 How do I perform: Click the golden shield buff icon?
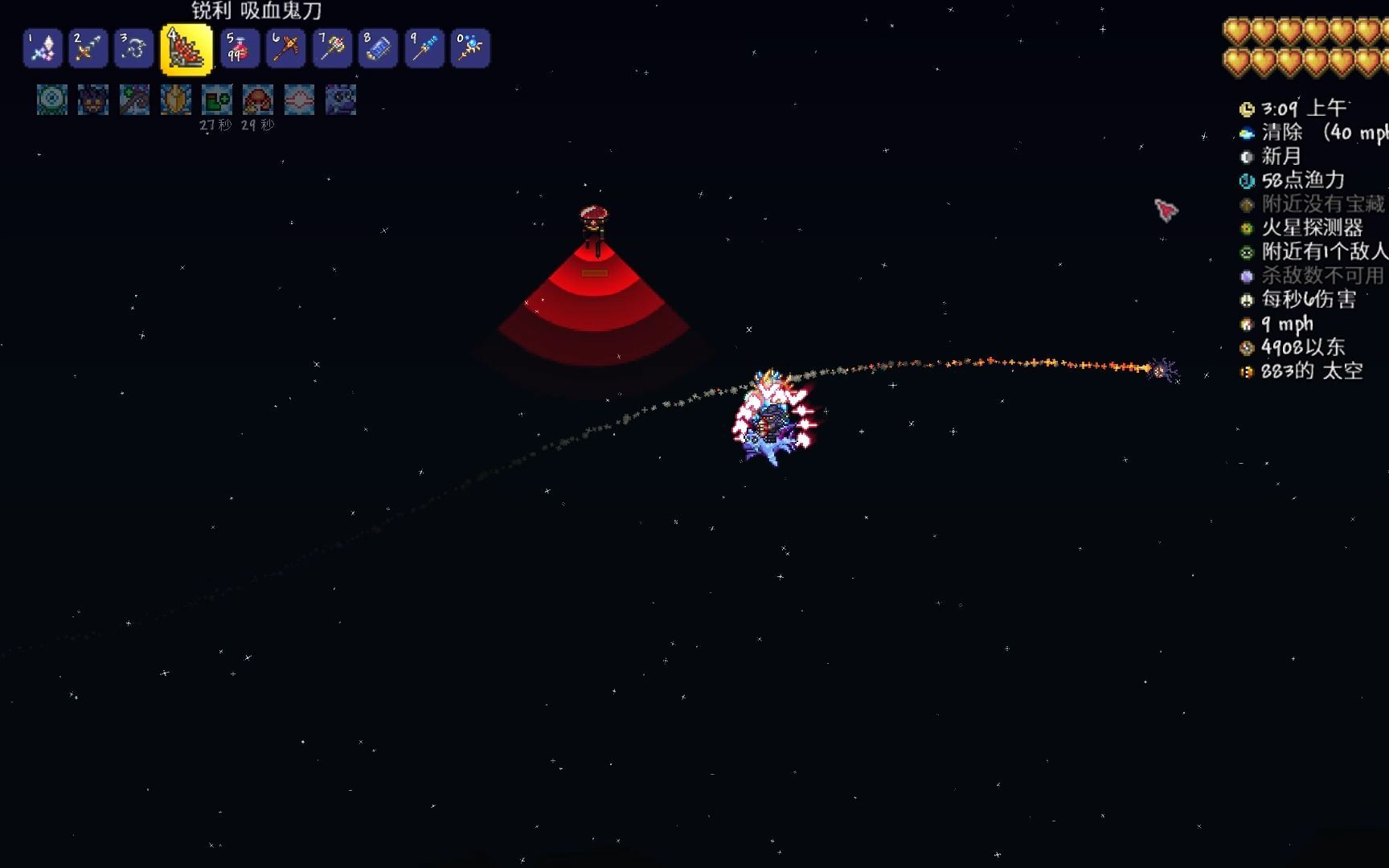pos(176,100)
